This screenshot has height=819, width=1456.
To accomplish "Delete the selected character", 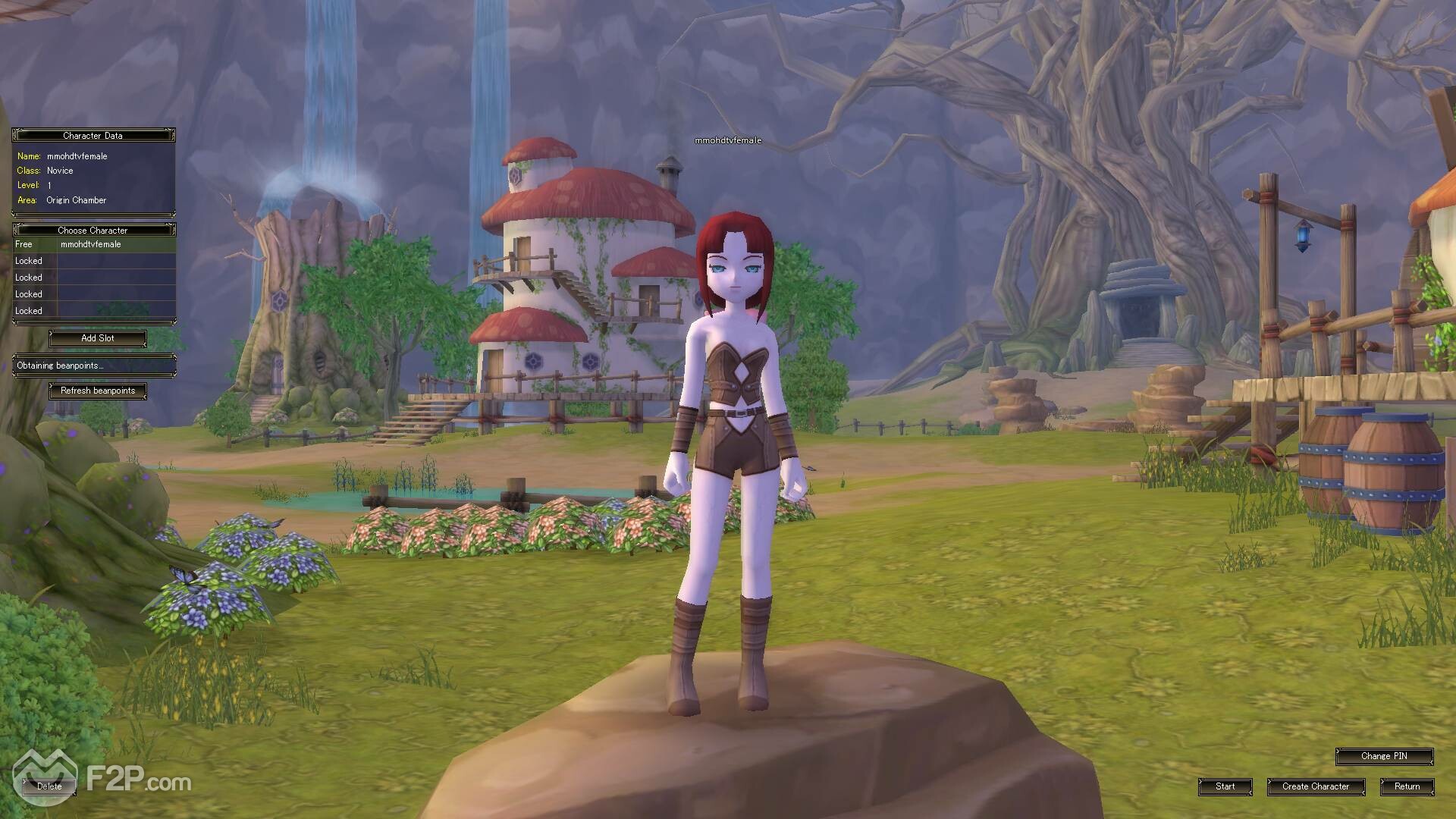I will point(49,786).
